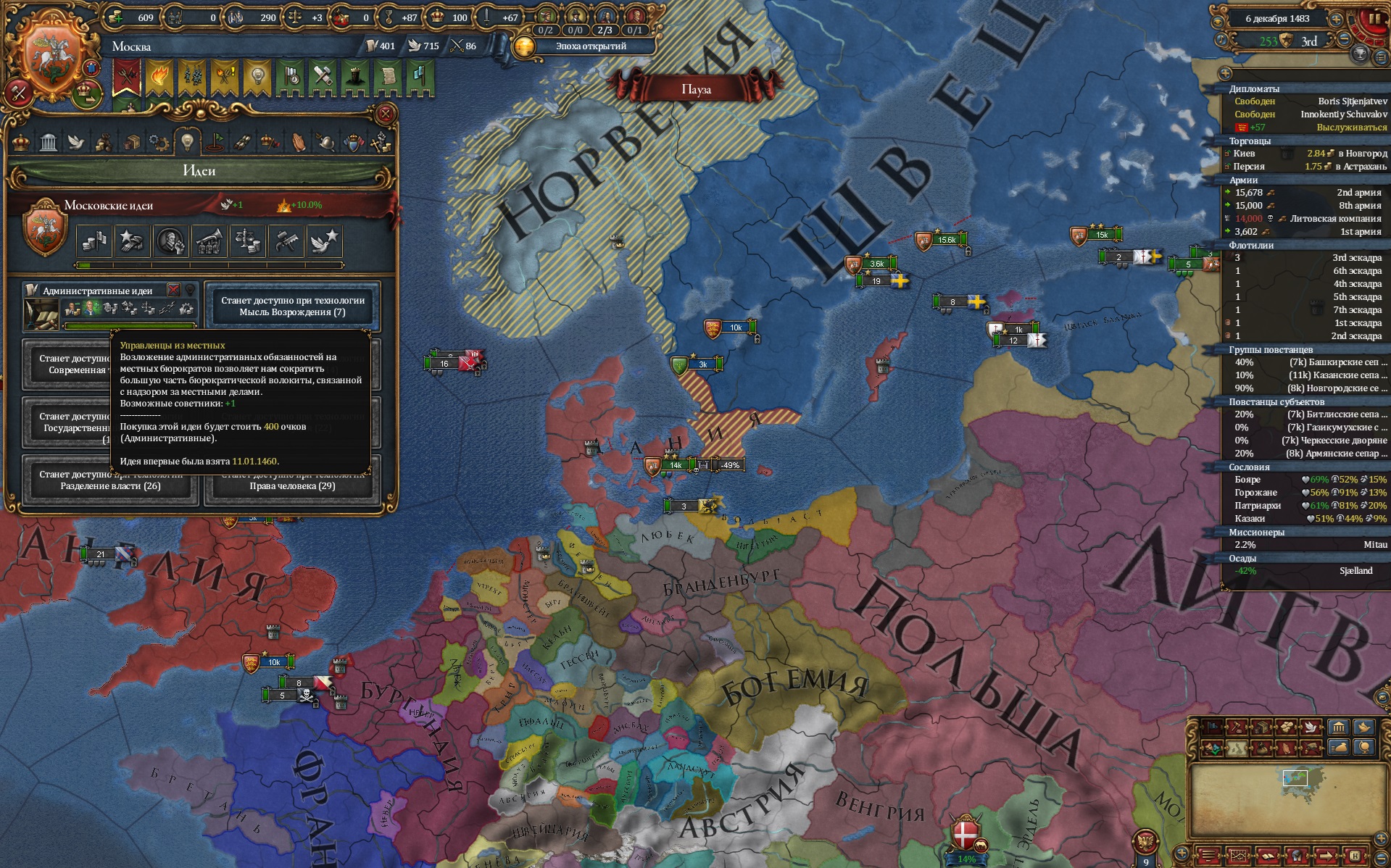Switch to the Diplomacy dove tab
The image size is (1391, 868).
click(x=76, y=142)
